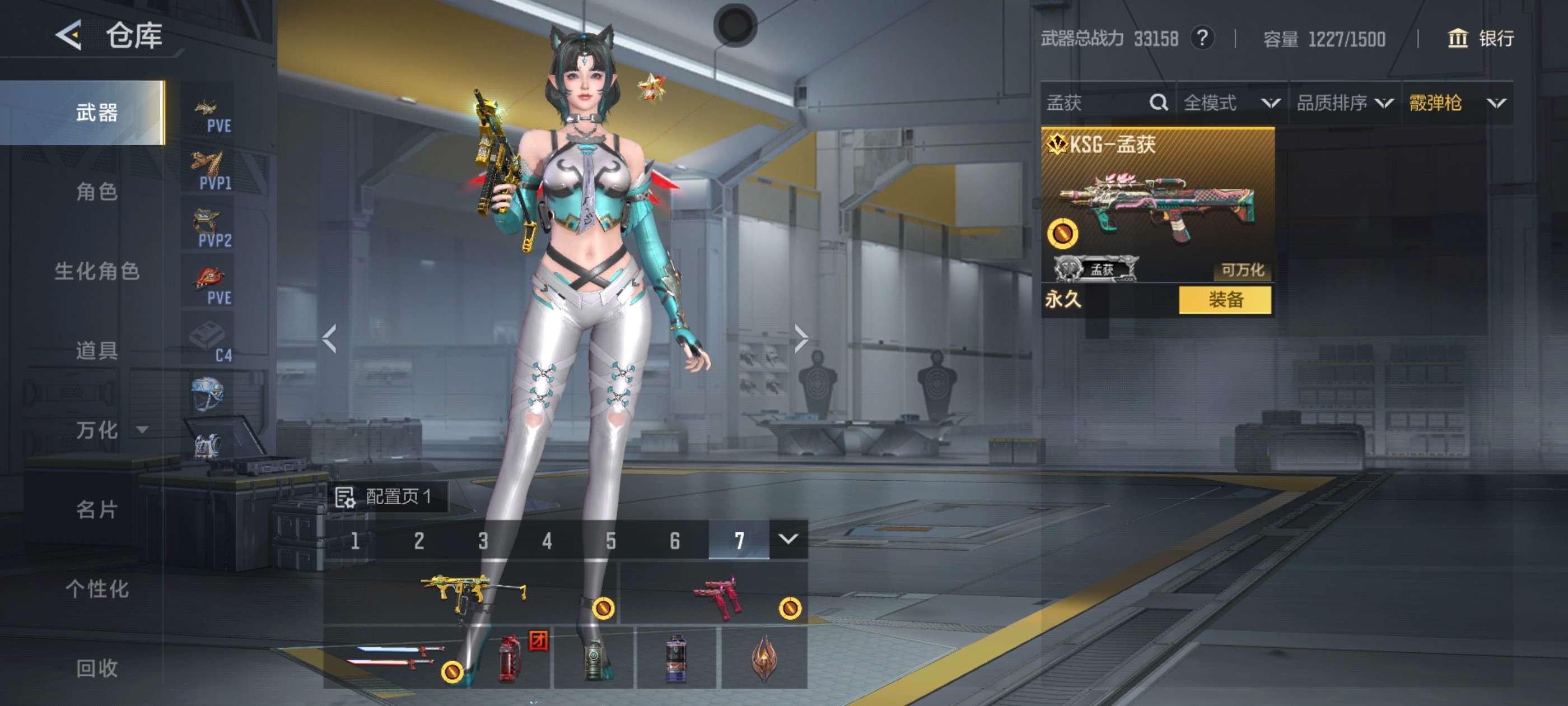Image resolution: width=1568 pixels, height=706 pixels.
Task: Open the 品质排序 sort dropdown
Action: (x=1344, y=103)
